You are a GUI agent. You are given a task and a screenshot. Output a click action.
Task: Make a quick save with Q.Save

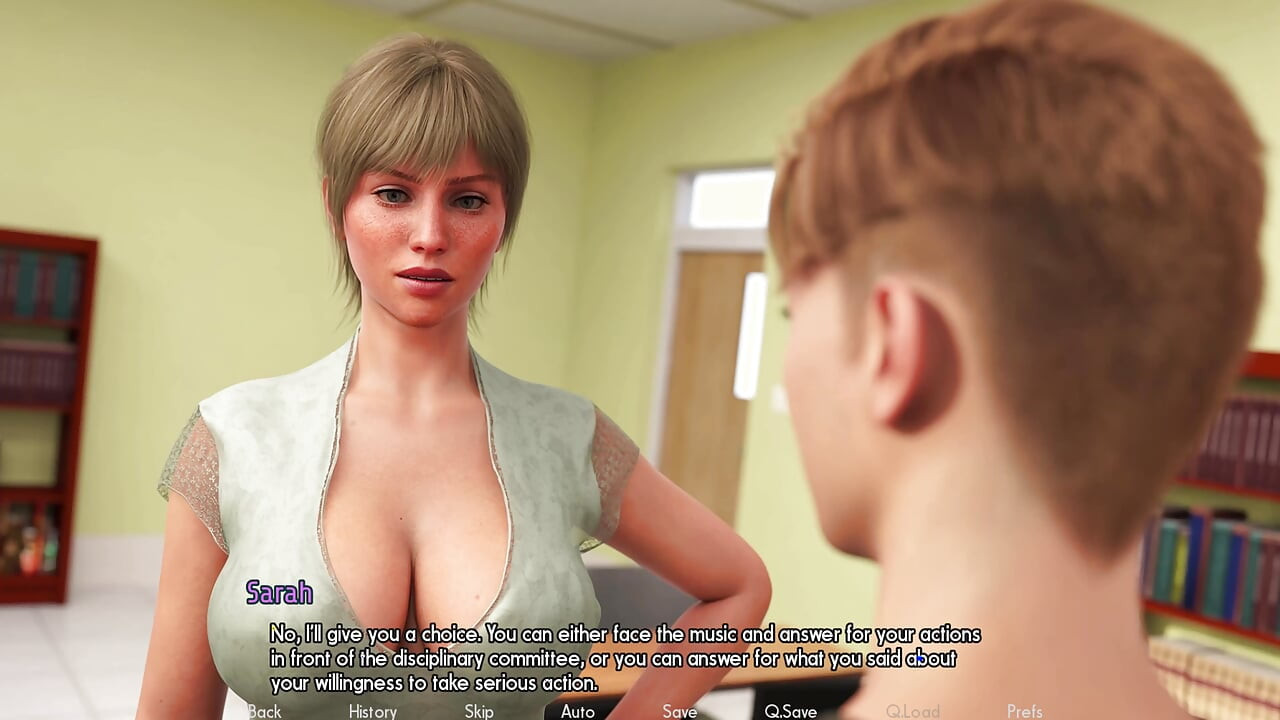pos(791,711)
